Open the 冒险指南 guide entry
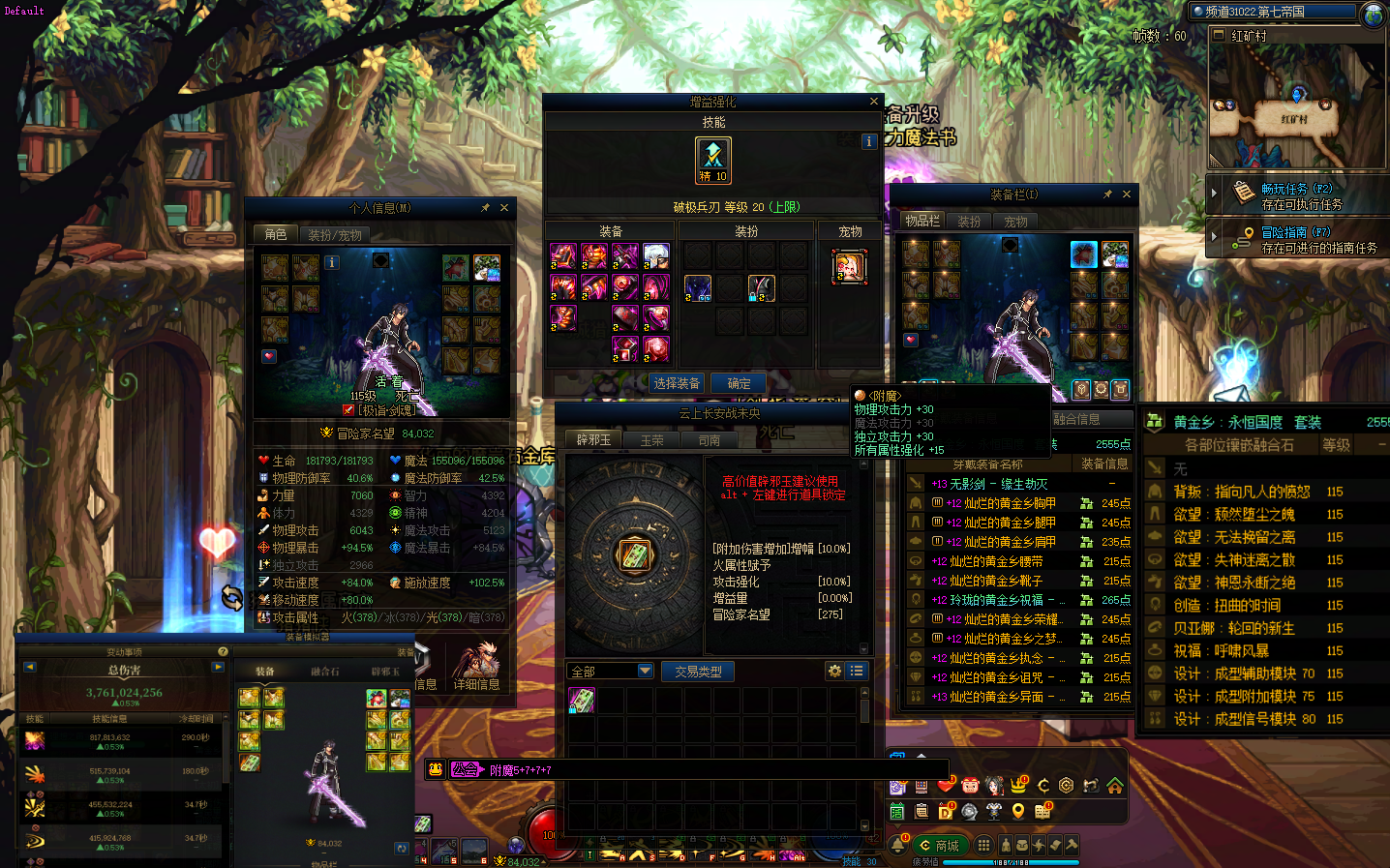 point(1295,233)
